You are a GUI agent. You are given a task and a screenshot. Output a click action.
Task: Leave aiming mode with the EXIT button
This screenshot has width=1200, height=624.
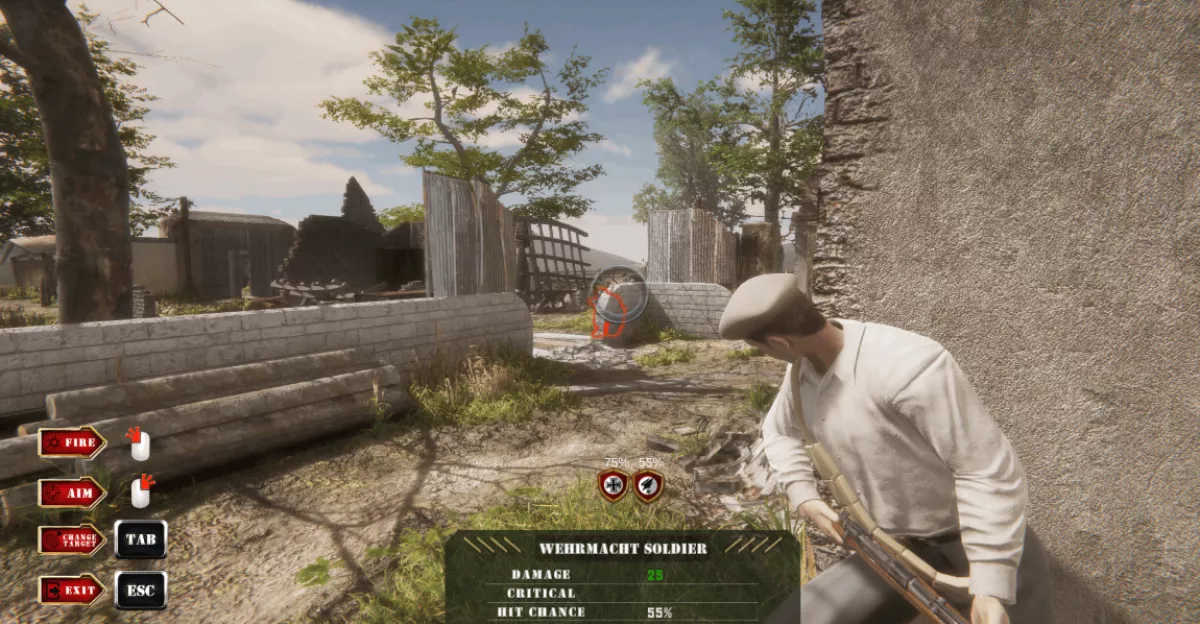click(72, 590)
